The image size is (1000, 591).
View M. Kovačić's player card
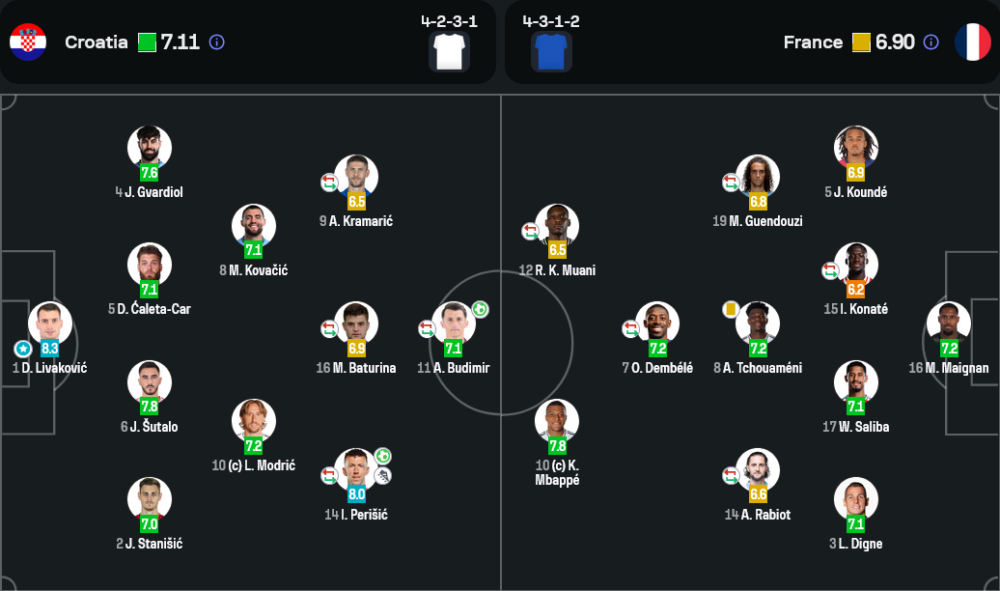point(253,225)
